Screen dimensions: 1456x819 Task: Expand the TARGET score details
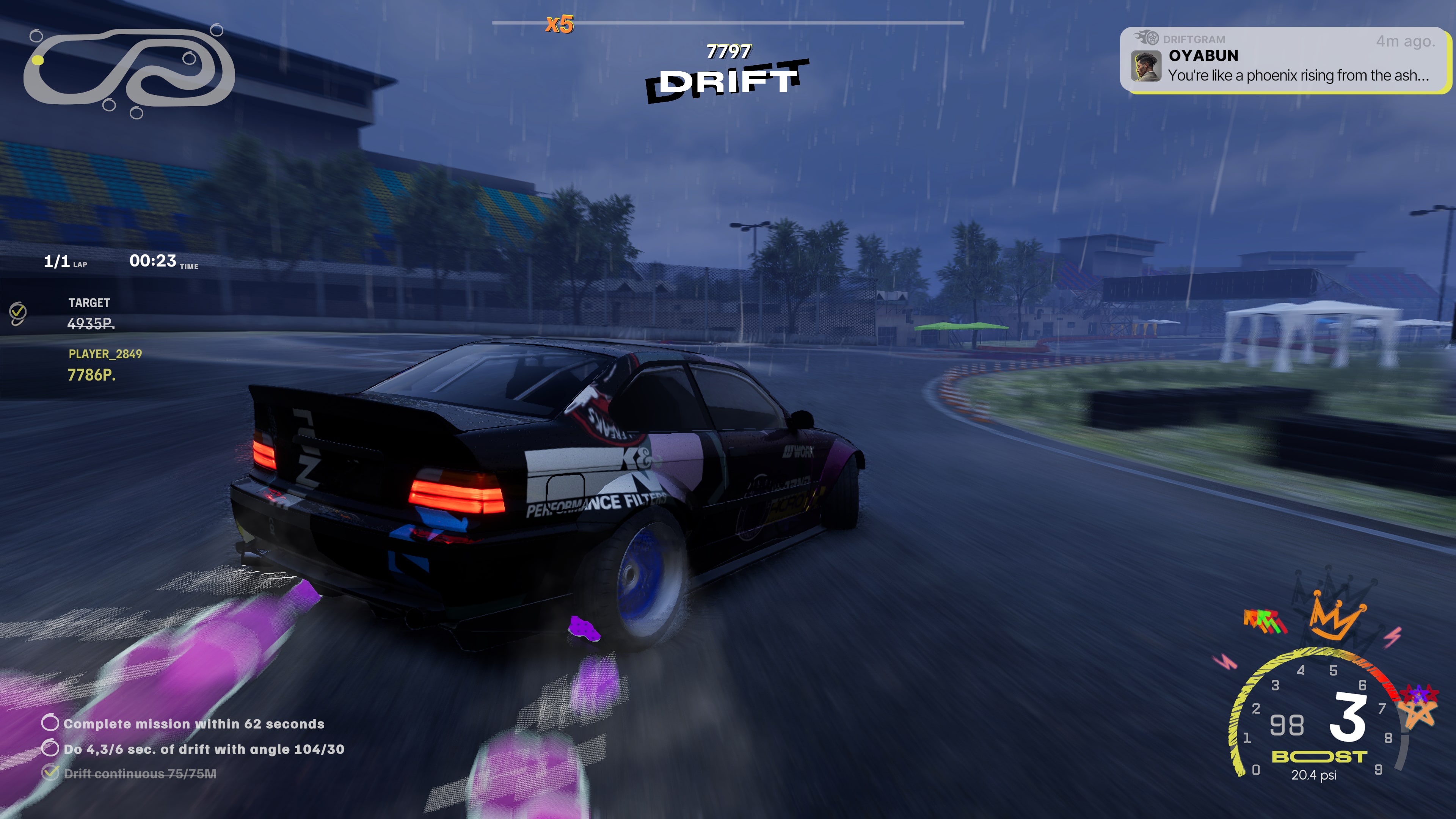point(89,314)
